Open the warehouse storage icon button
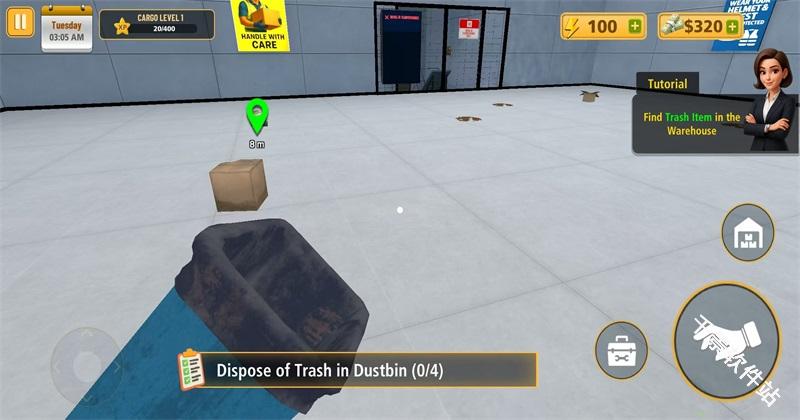800x420 pixels. (747, 232)
